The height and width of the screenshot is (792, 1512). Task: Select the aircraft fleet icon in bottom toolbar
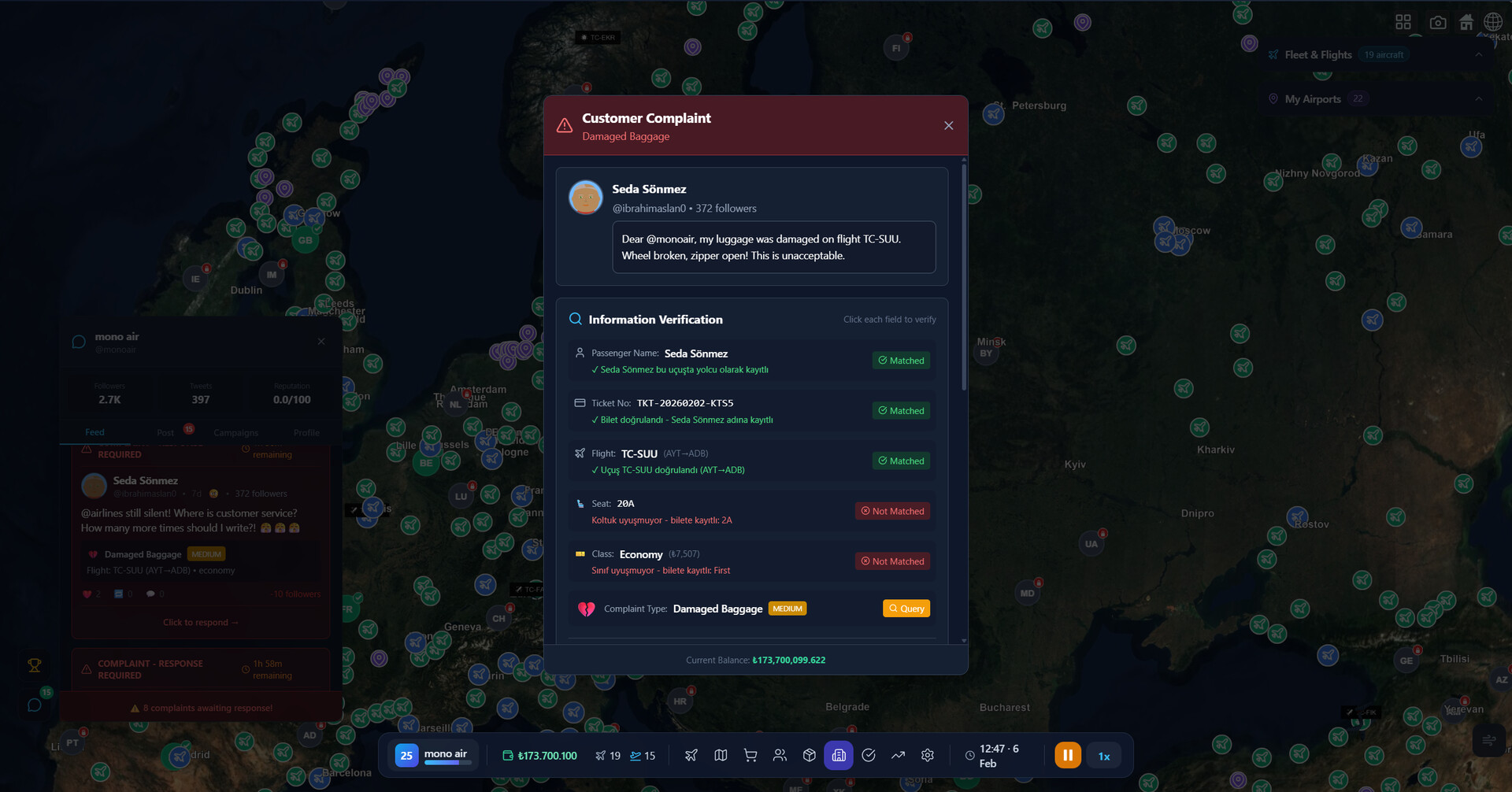click(691, 755)
